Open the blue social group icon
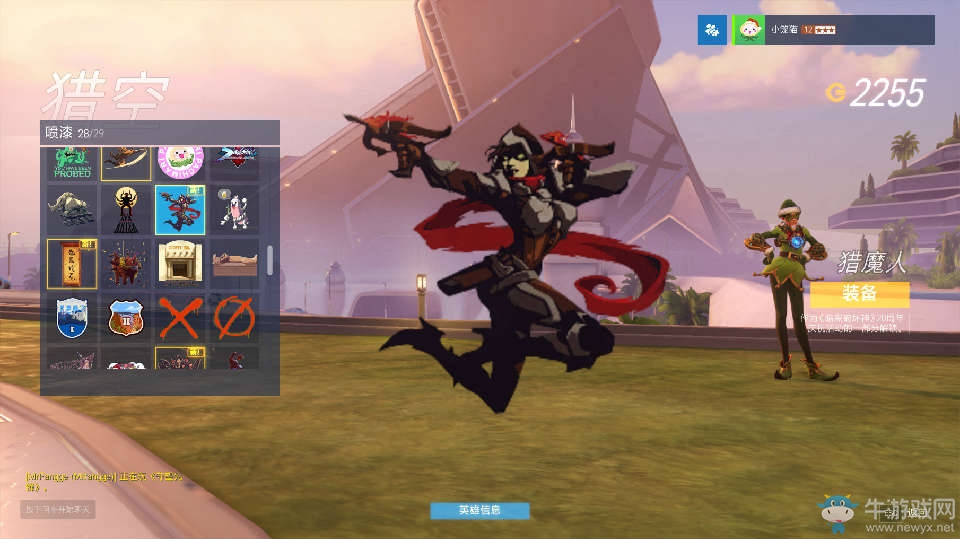The image size is (960, 539). (712, 30)
